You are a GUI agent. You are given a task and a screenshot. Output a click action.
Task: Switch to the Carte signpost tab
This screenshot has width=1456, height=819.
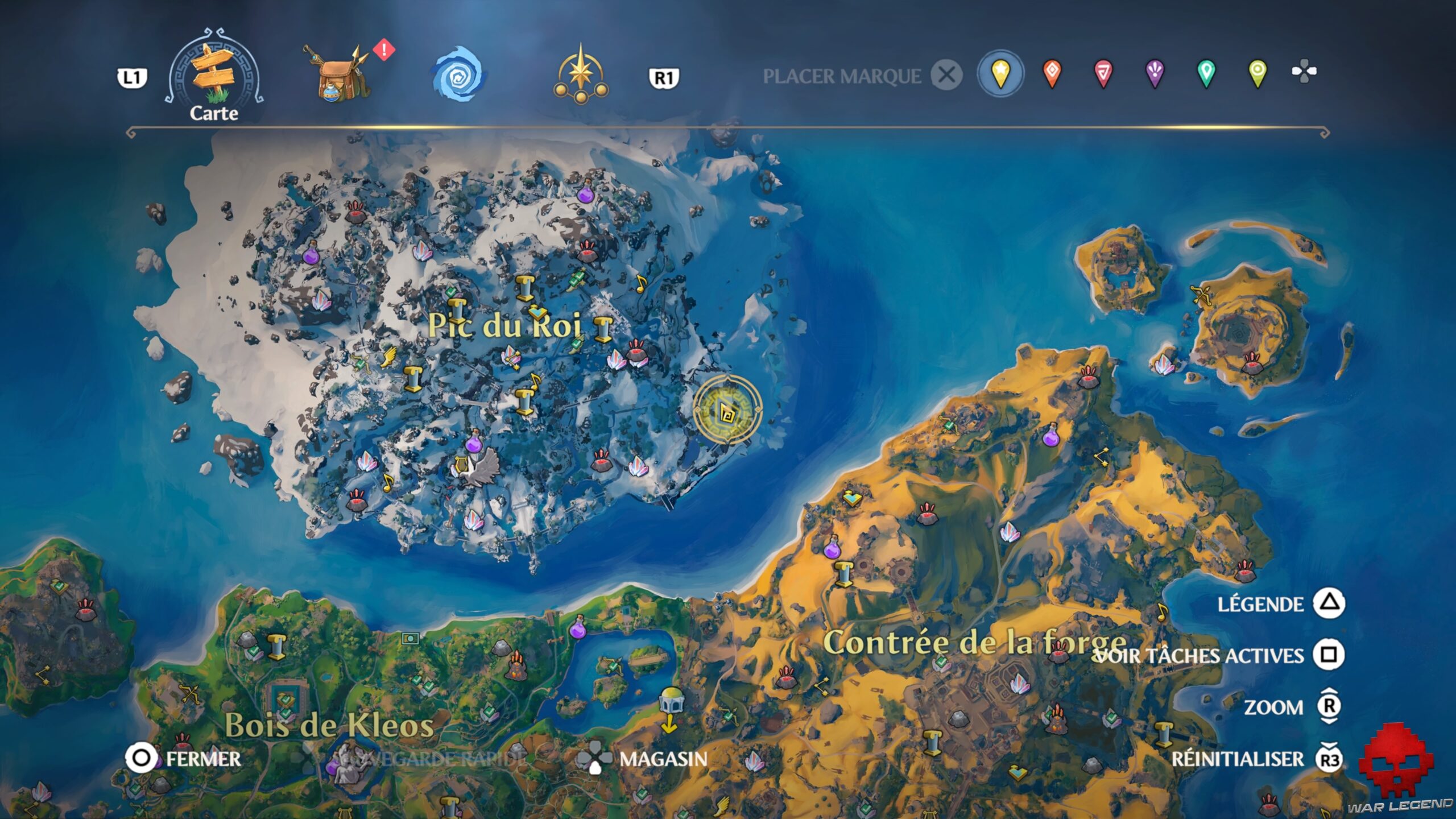point(216,71)
